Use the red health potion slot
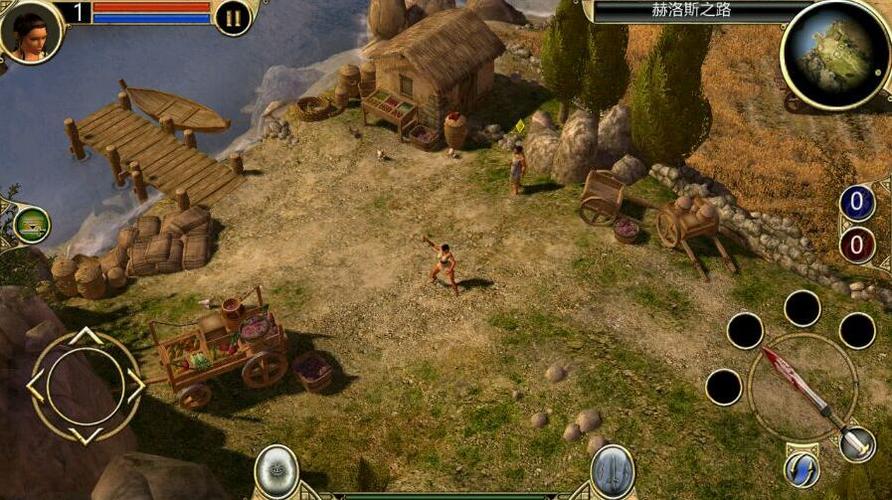 857,245
